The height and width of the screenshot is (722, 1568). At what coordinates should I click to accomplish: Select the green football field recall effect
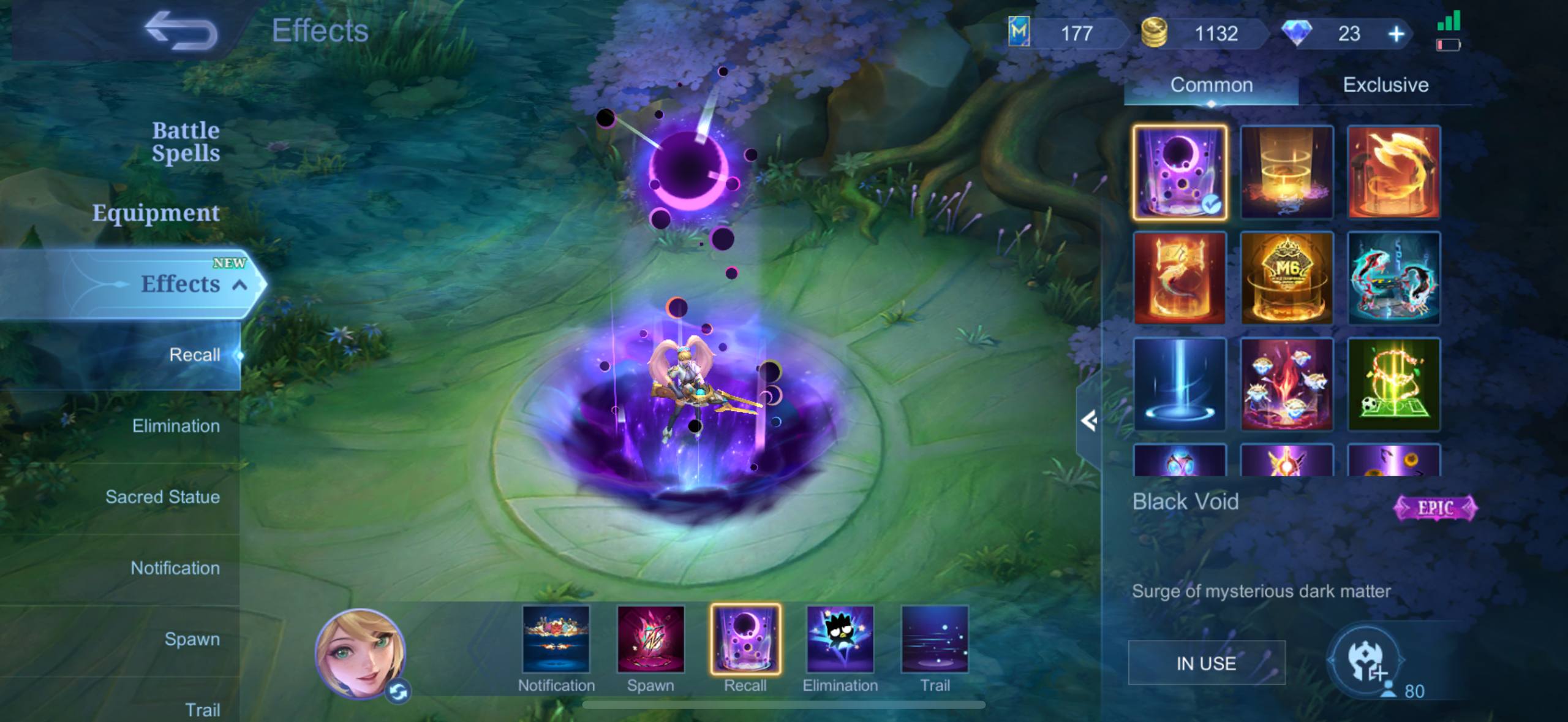point(1393,384)
